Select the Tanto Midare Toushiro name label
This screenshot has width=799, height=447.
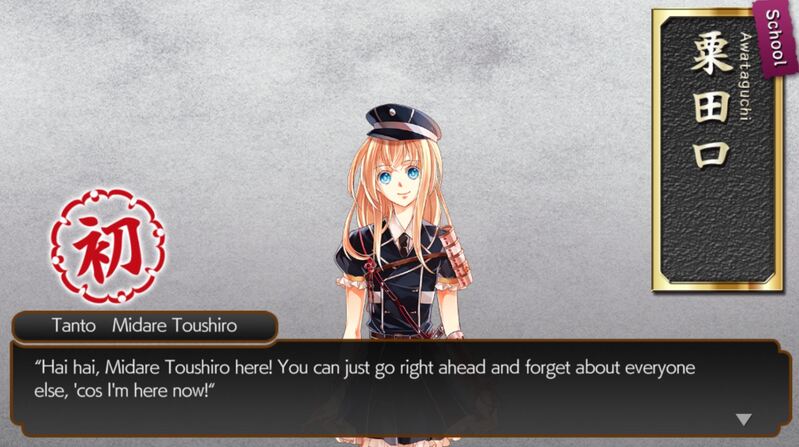click(x=144, y=326)
